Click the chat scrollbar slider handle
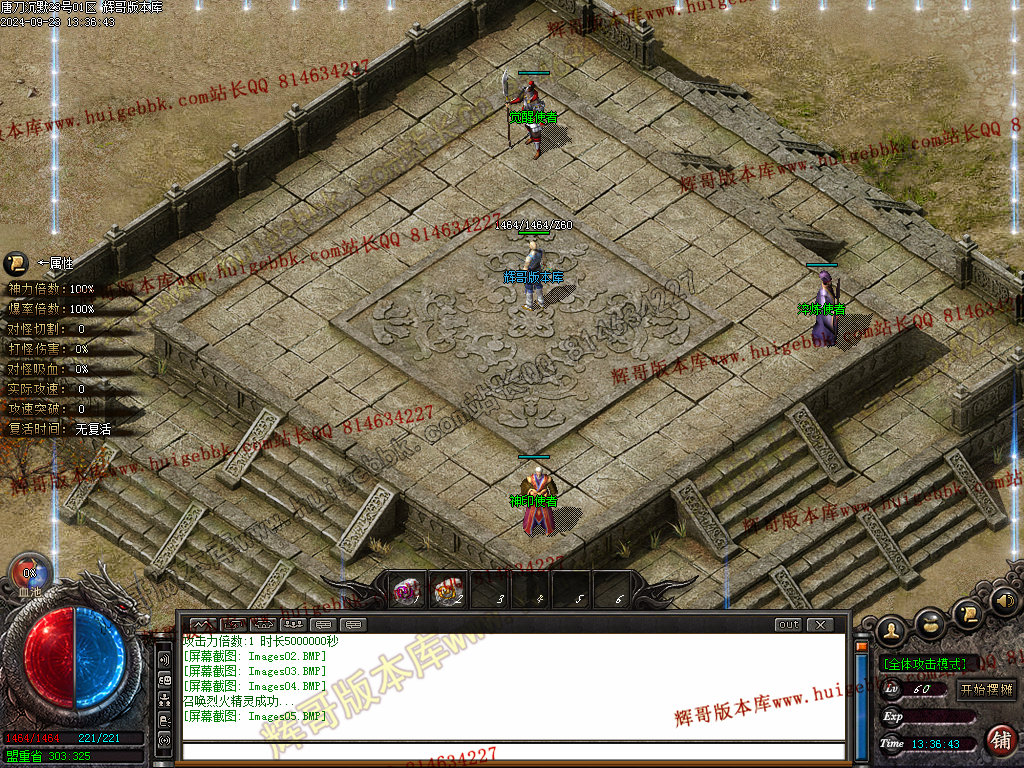This screenshot has height=768, width=1024. 860,647
